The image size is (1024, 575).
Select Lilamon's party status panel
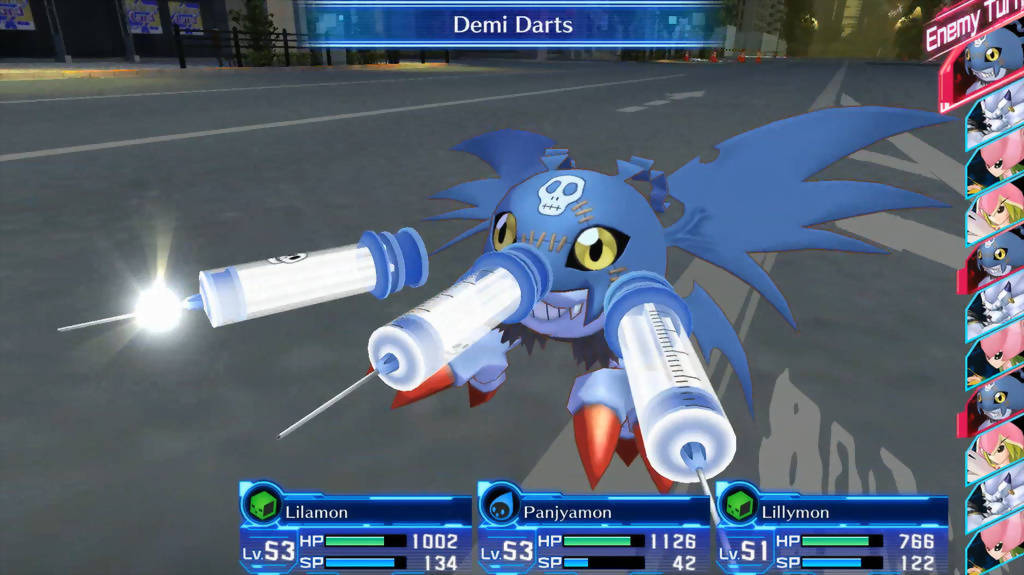click(355, 530)
